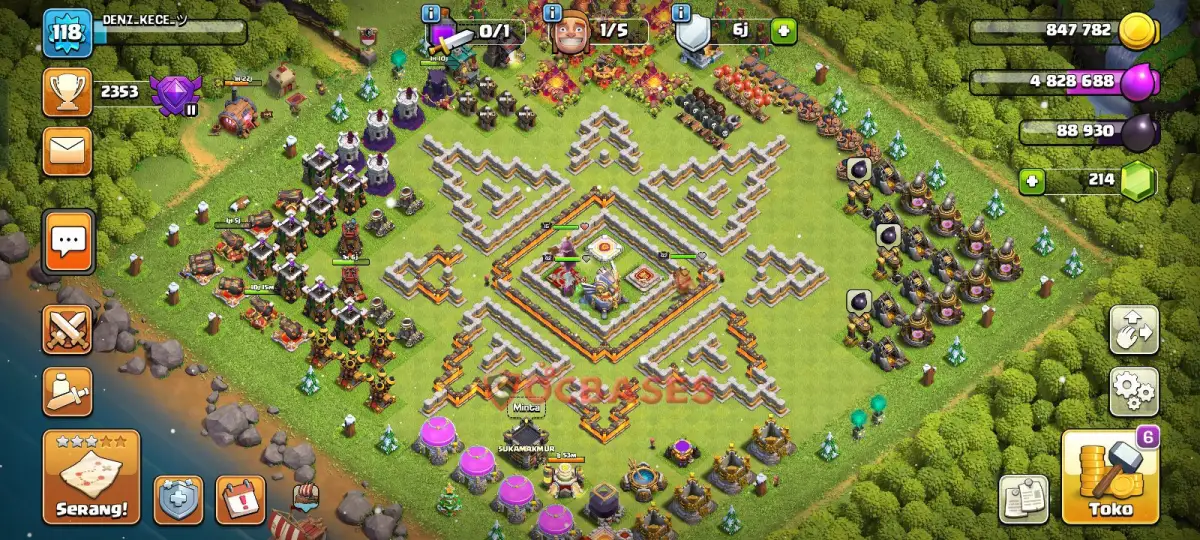
Task: Tap the green plus next to gems
Action: pyautogui.click(x=1033, y=182)
